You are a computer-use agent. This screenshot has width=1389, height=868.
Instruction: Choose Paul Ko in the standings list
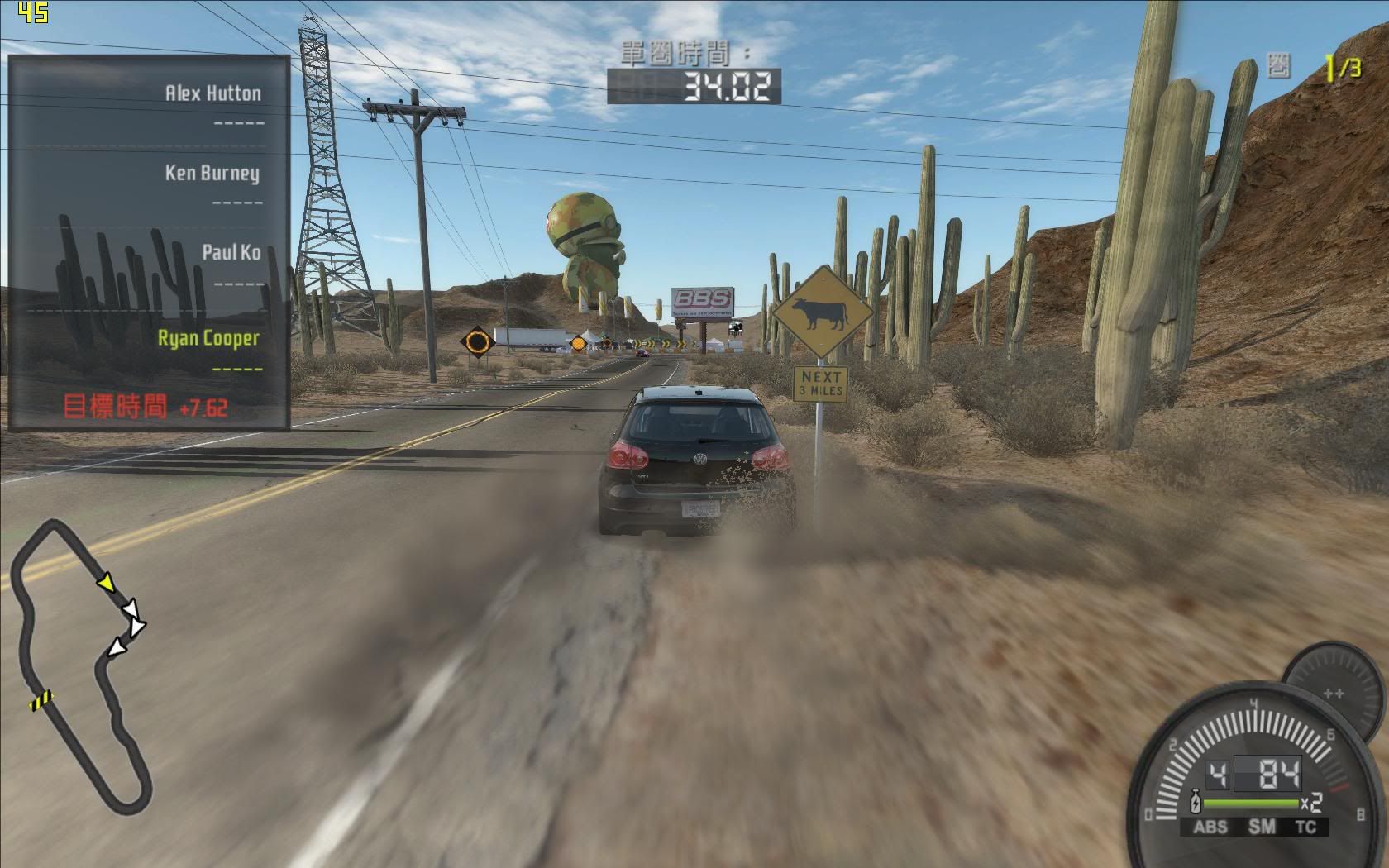[231, 252]
